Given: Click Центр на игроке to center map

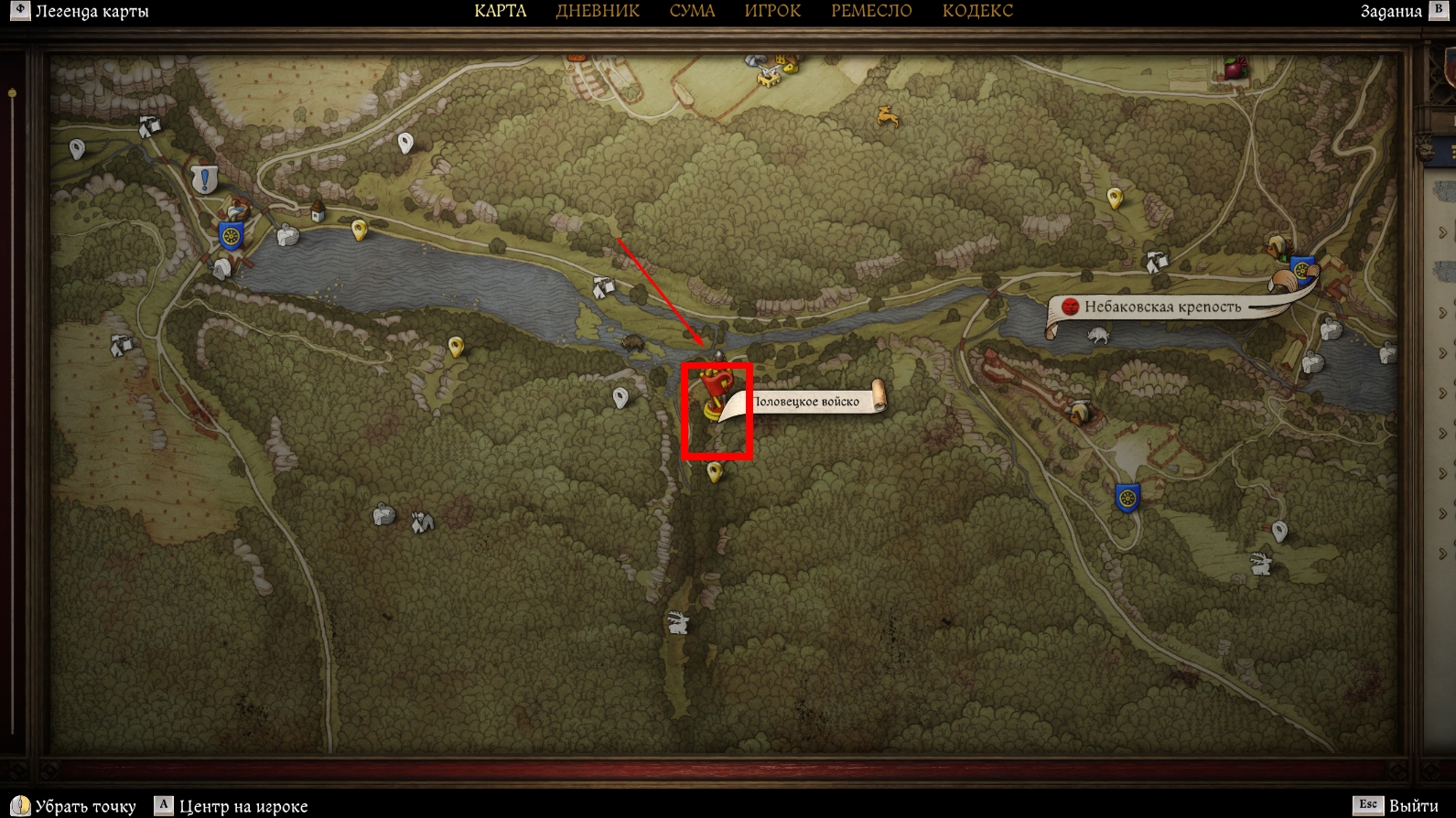Looking at the screenshot, I should click(243, 806).
